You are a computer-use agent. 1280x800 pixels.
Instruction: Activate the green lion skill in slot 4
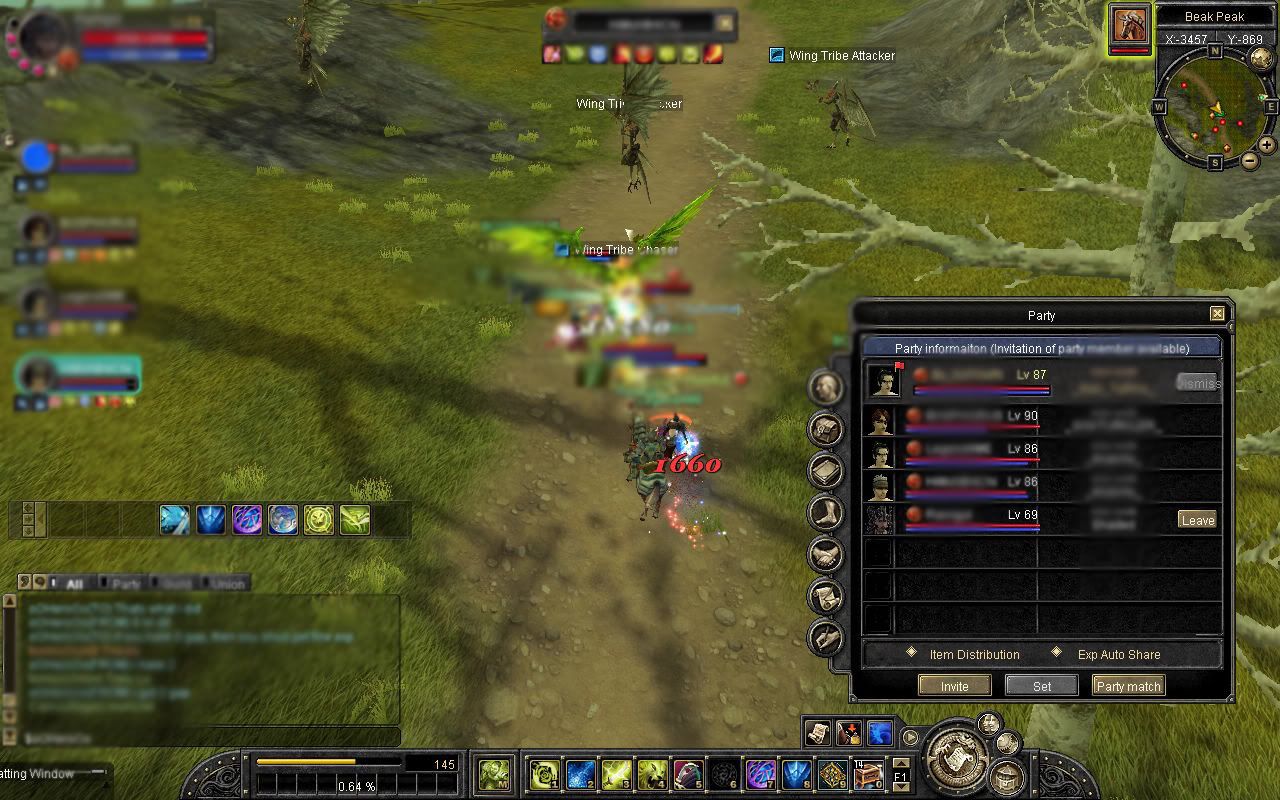(652, 774)
